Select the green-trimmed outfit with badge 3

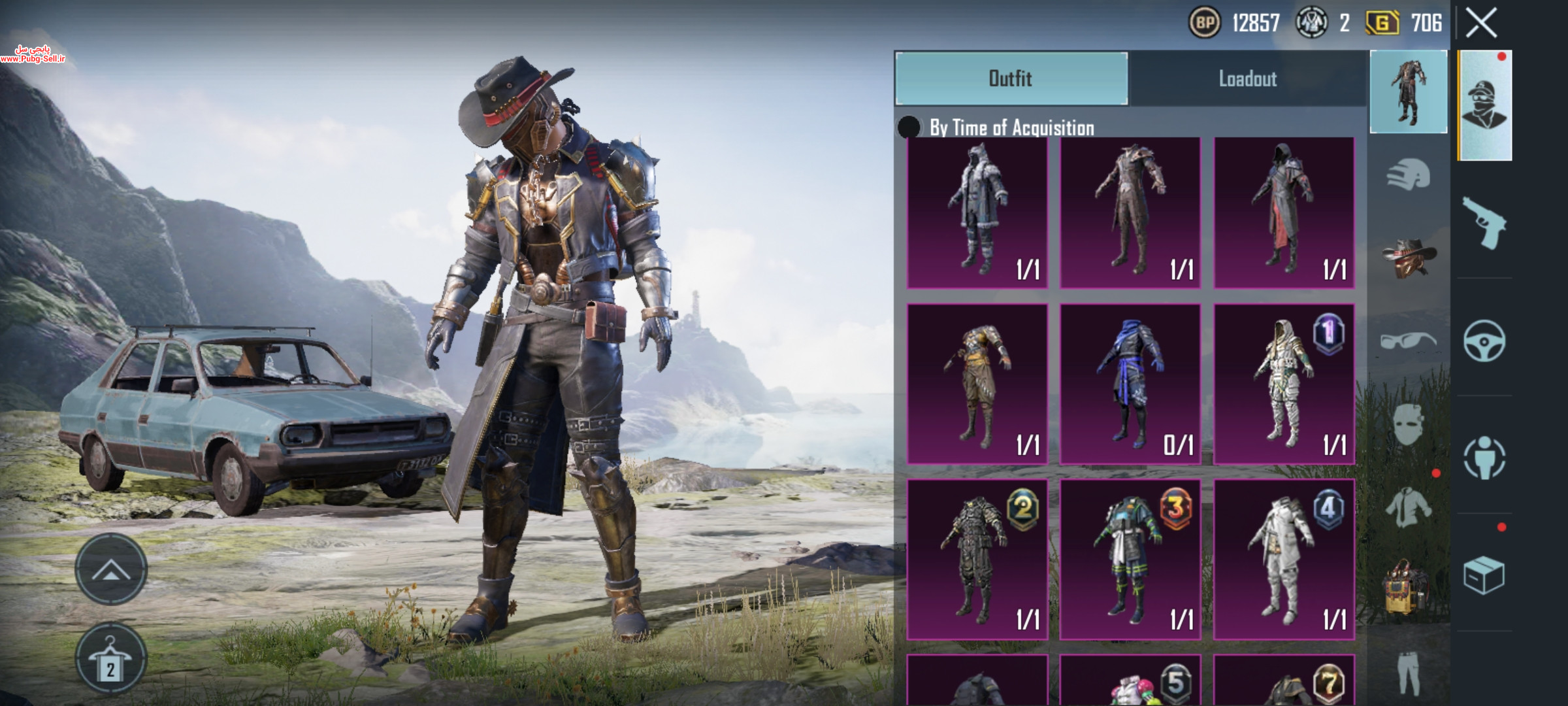[1130, 559]
